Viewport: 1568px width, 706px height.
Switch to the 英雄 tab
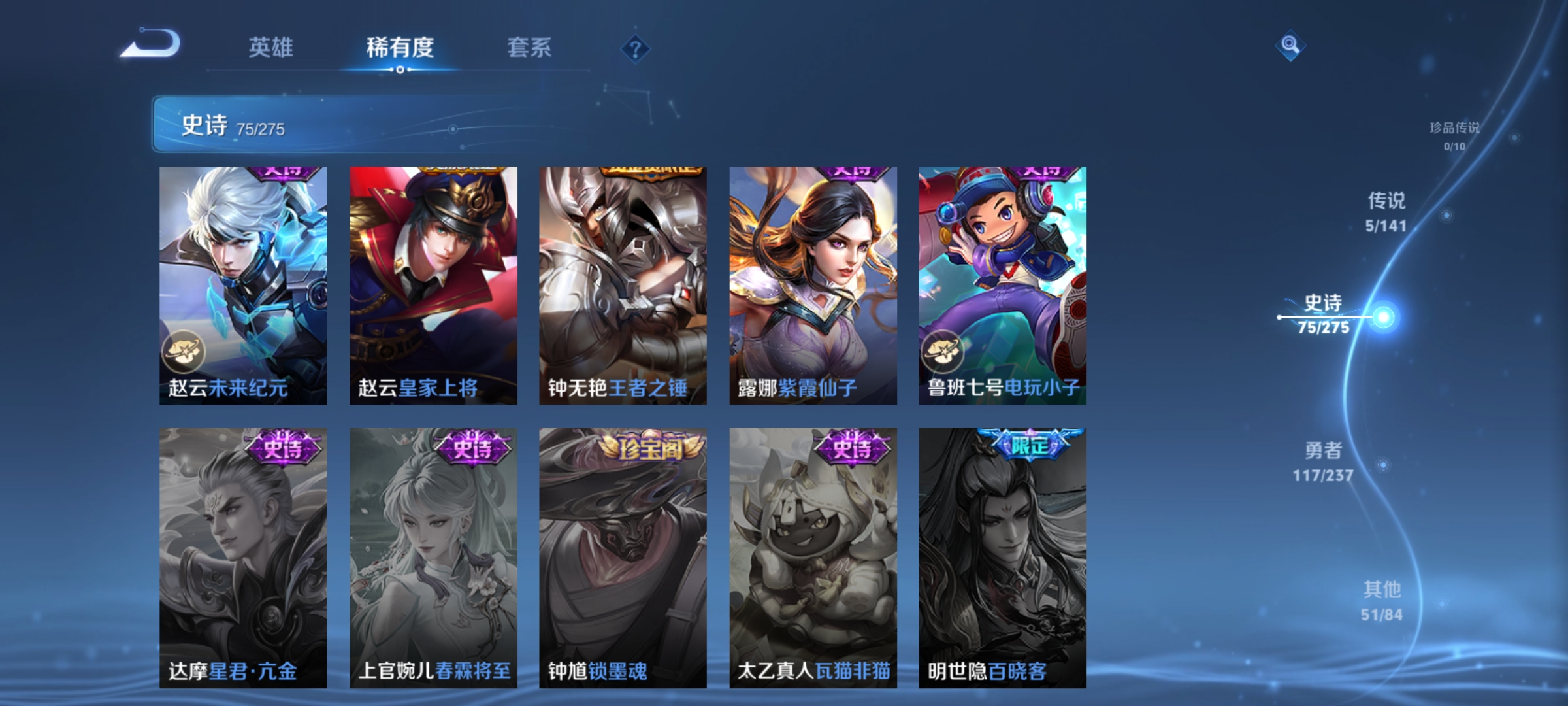coord(272,47)
